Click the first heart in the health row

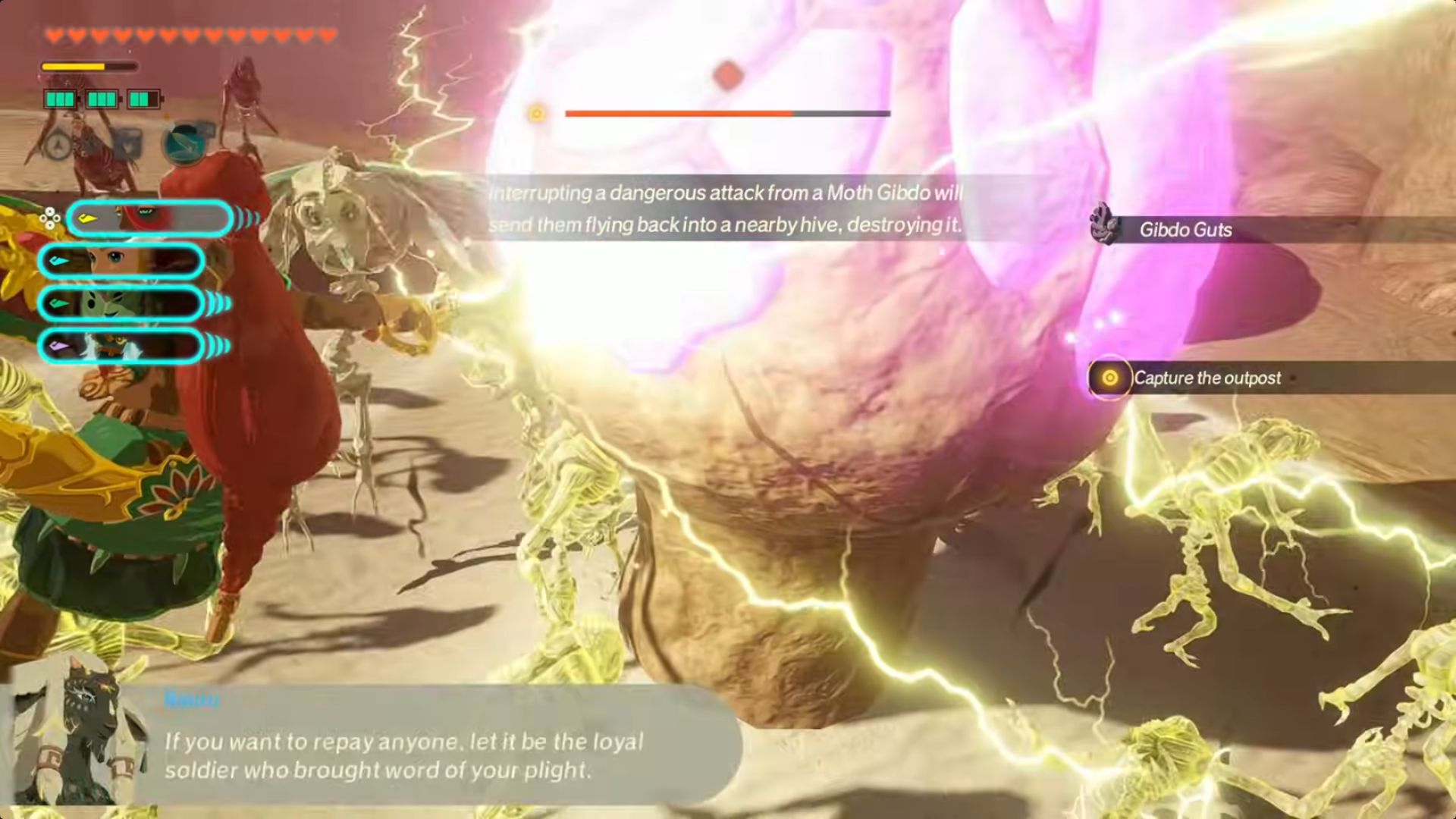(53, 34)
